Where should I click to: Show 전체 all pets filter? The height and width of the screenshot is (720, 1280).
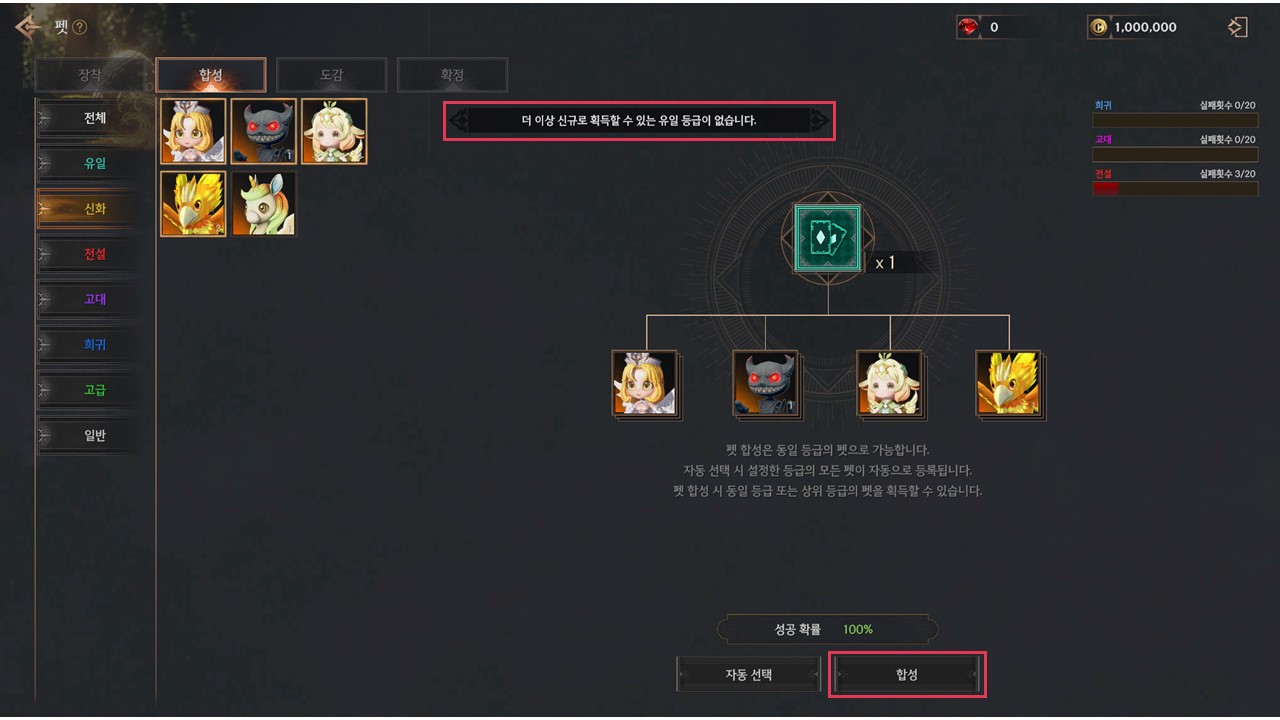[94, 118]
